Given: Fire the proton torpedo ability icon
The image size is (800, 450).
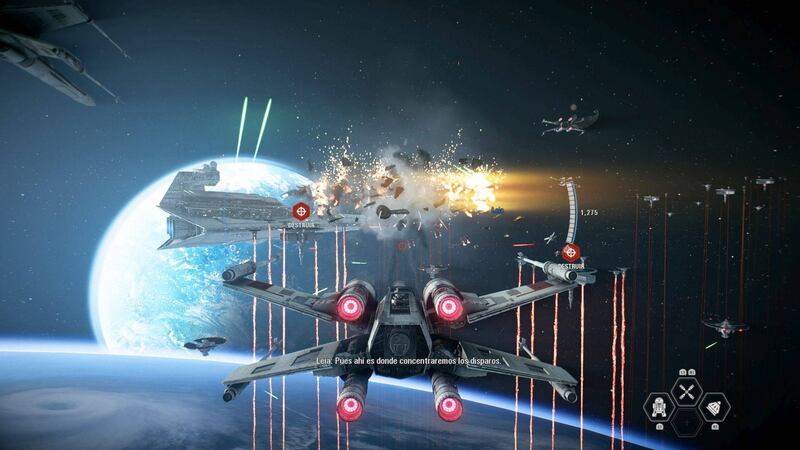Looking at the screenshot, I should [713, 408].
